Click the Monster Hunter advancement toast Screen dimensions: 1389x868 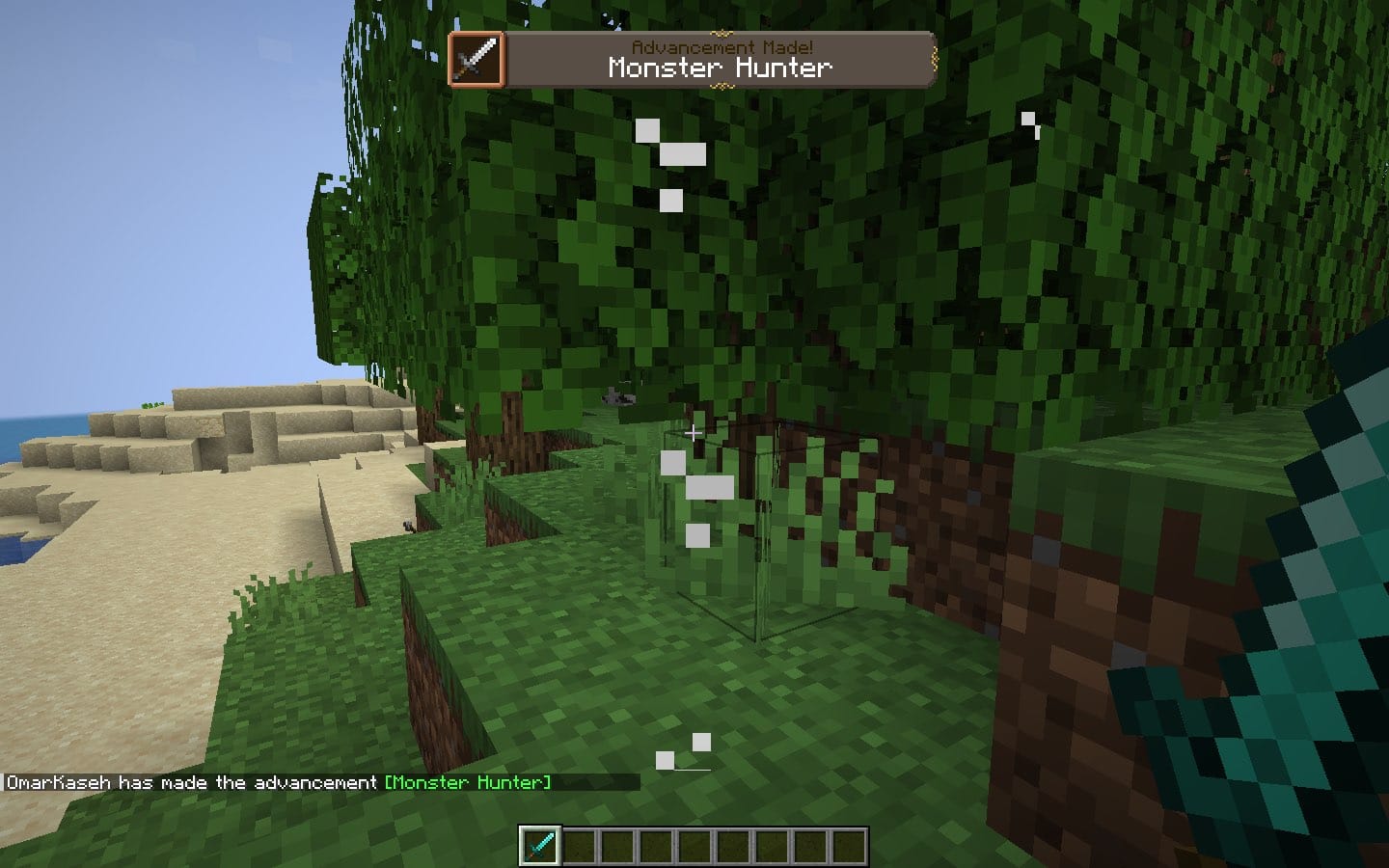coord(692,60)
